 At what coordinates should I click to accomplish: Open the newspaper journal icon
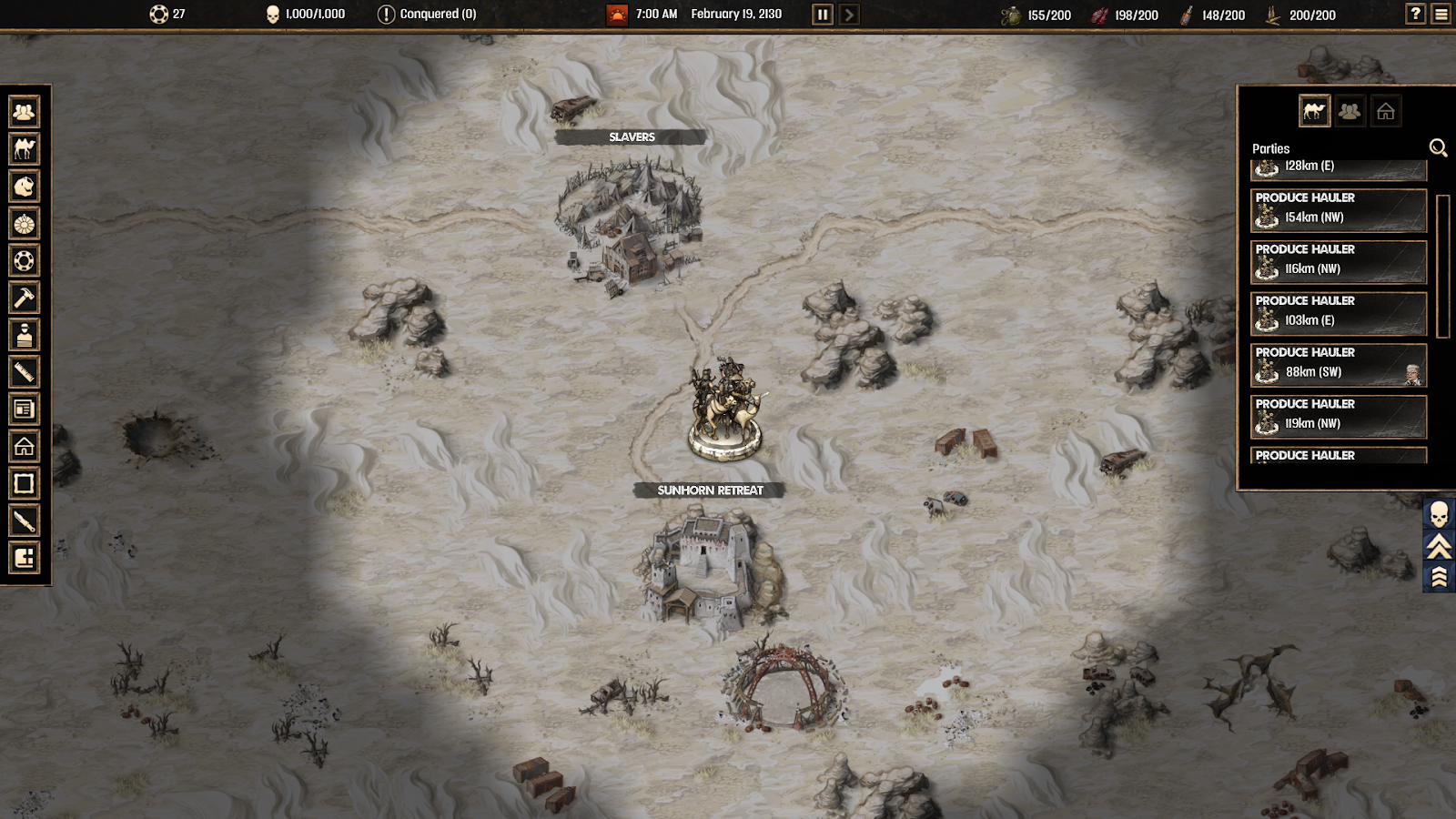tap(25, 409)
